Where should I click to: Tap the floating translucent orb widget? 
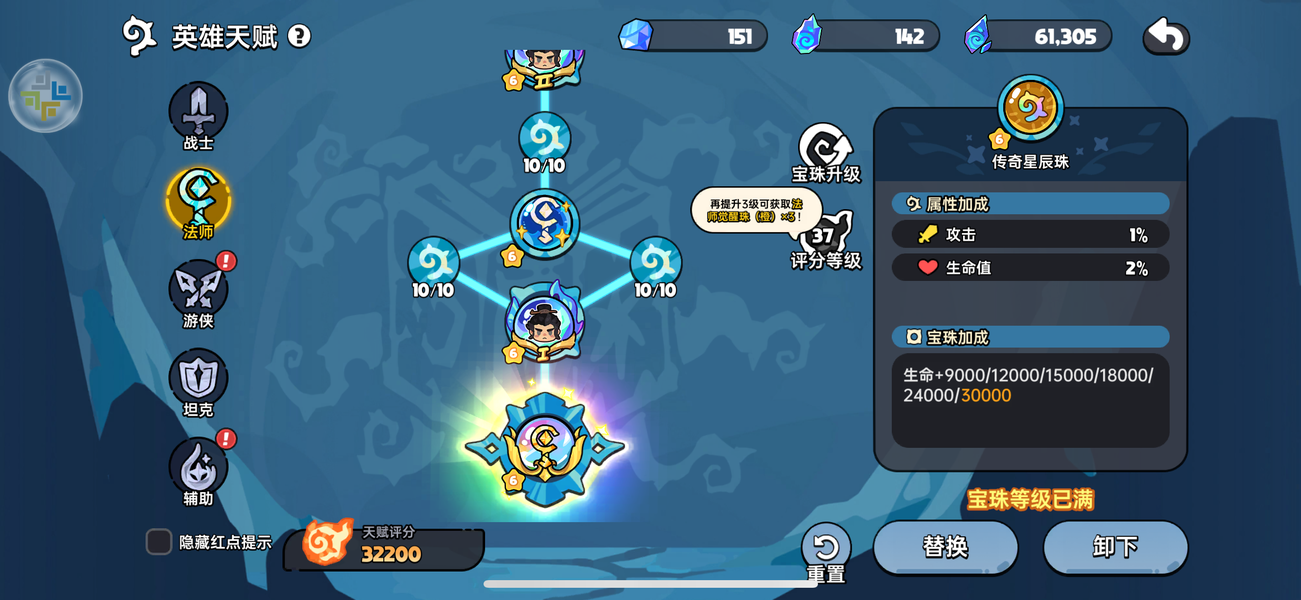point(45,96)
